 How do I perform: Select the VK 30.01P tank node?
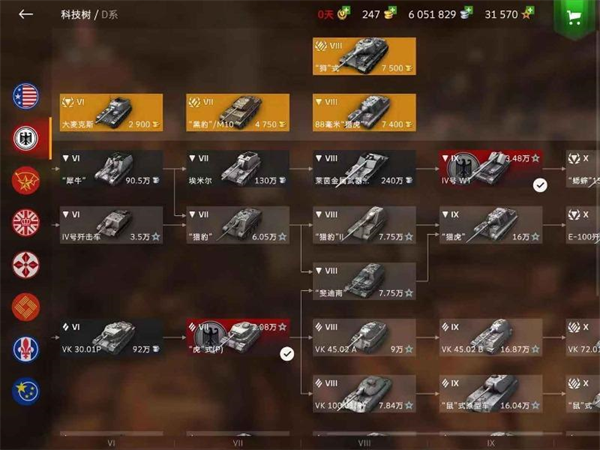111,338
